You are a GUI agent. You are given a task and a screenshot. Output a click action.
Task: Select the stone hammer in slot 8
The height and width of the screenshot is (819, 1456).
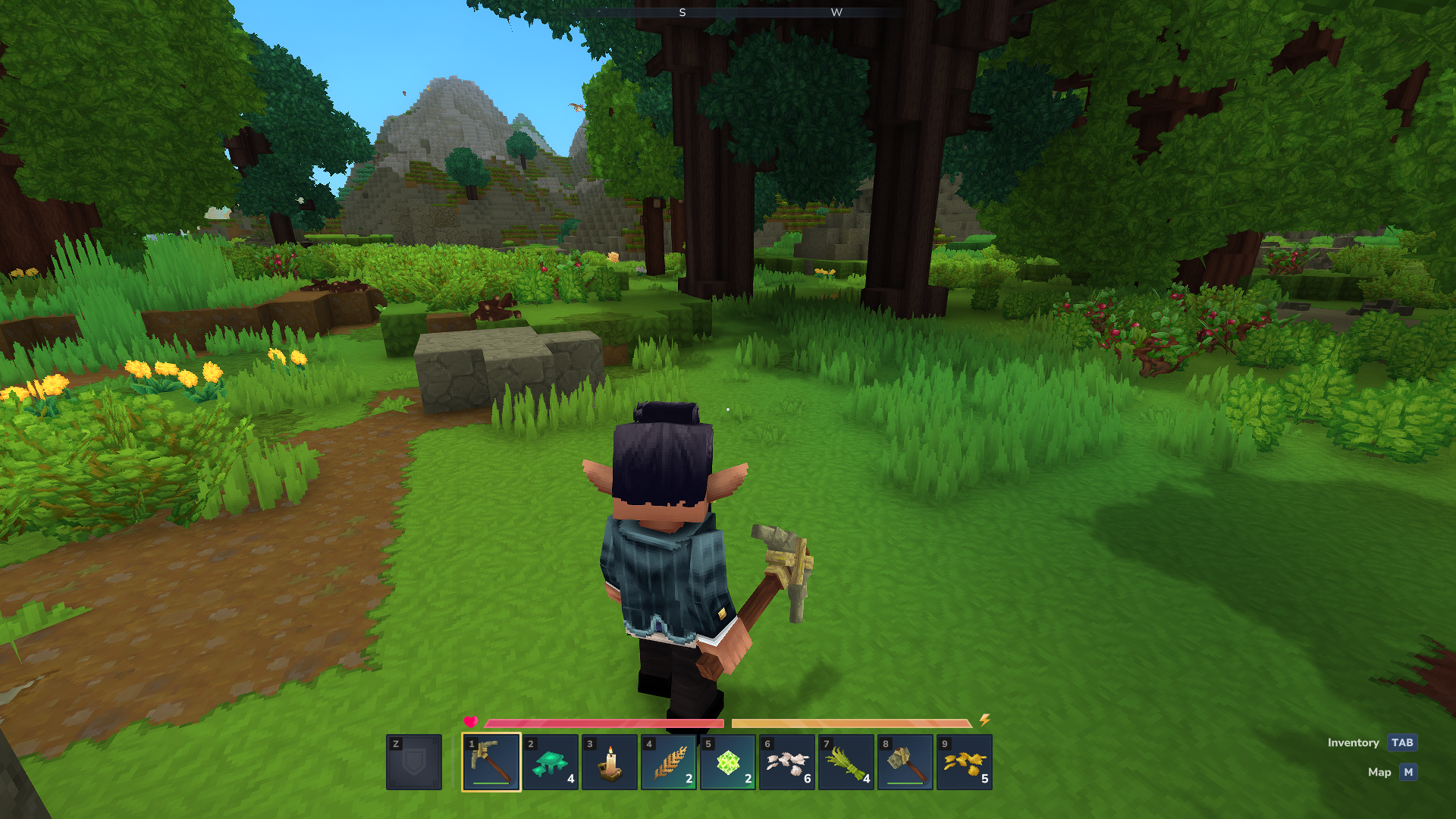point(904,762)
